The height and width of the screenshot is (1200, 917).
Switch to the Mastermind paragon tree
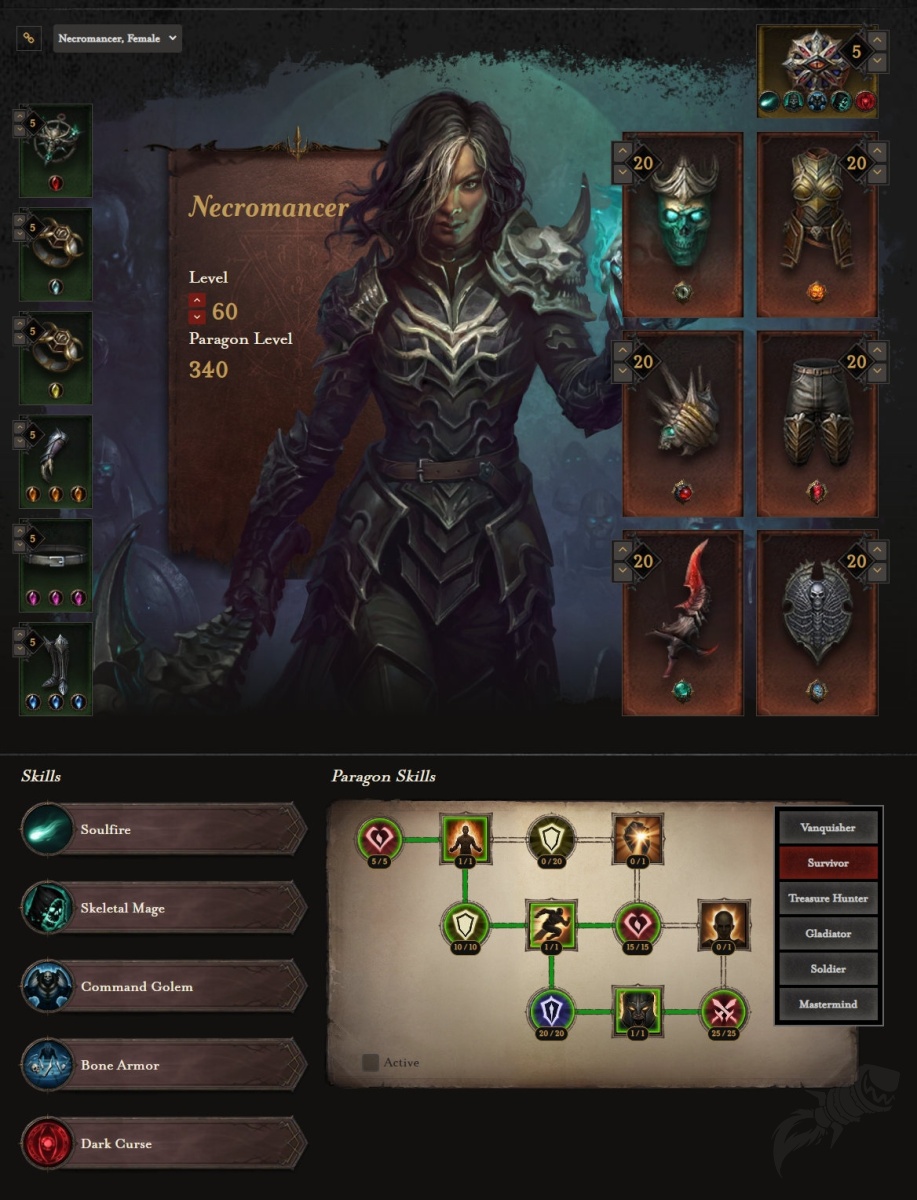pyautogui.click(x=828, y=1004)
